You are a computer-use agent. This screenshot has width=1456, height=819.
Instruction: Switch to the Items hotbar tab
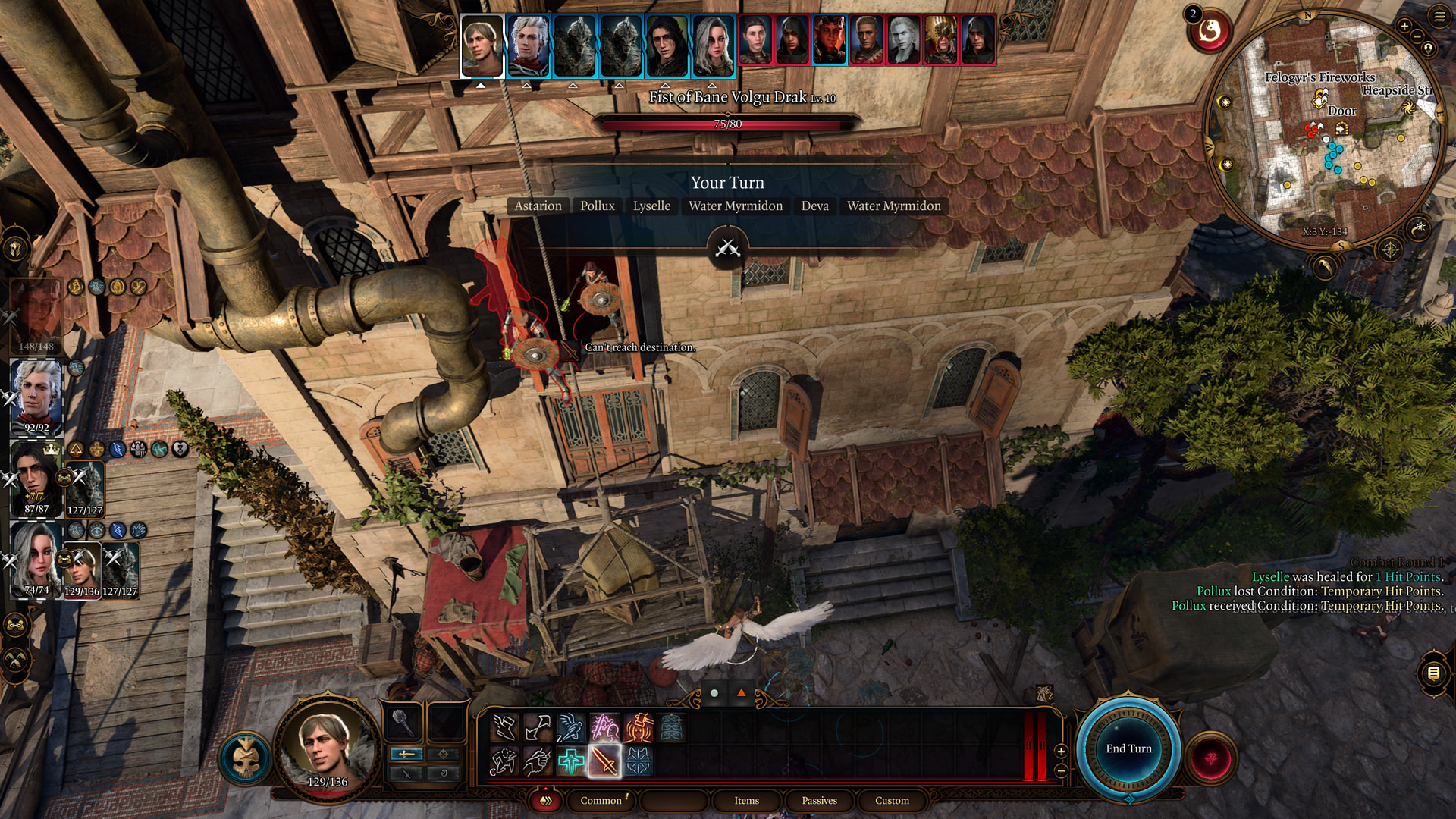coord(746,800)
